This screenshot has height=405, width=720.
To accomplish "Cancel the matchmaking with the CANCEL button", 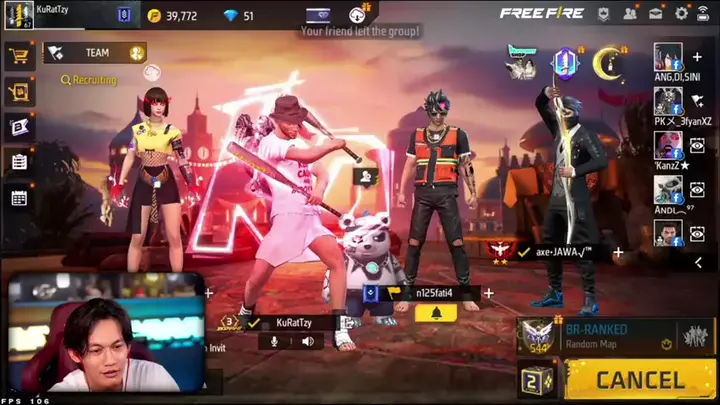I will [640, 380].
